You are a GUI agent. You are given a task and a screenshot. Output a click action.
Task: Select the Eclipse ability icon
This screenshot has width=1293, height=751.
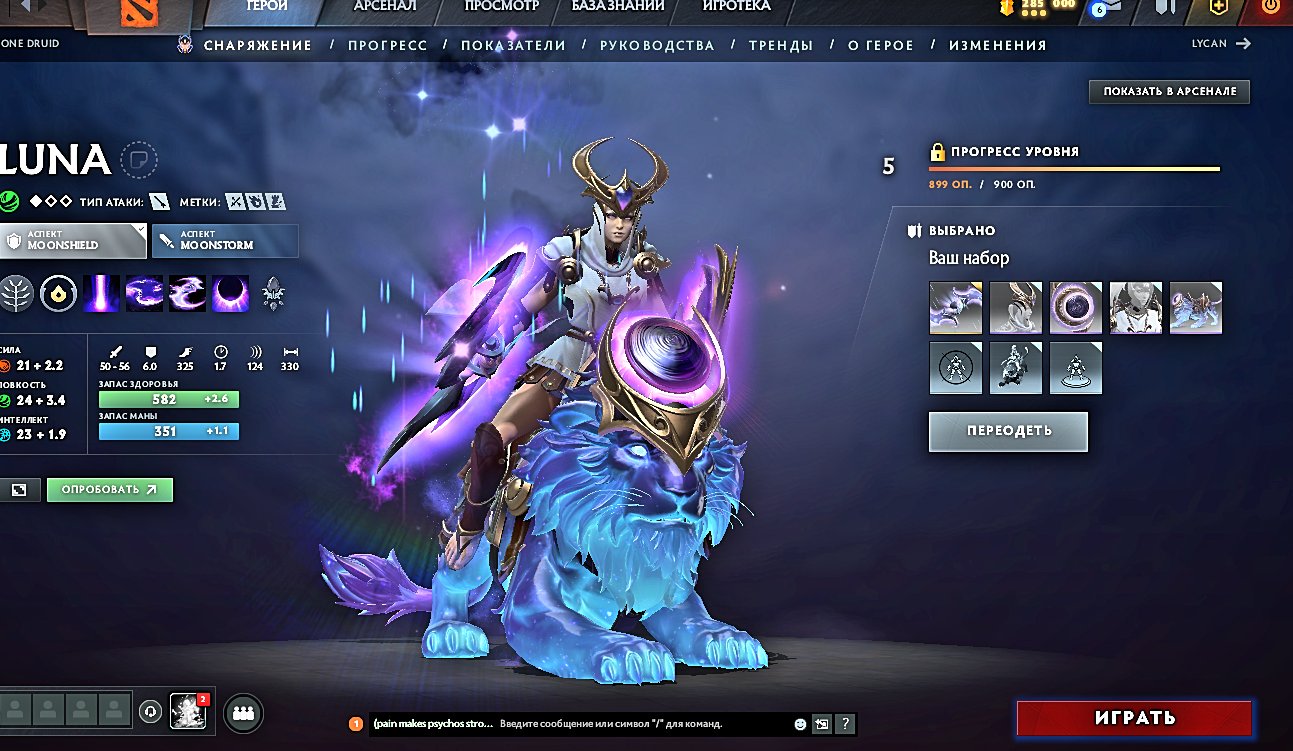(232, 294)
